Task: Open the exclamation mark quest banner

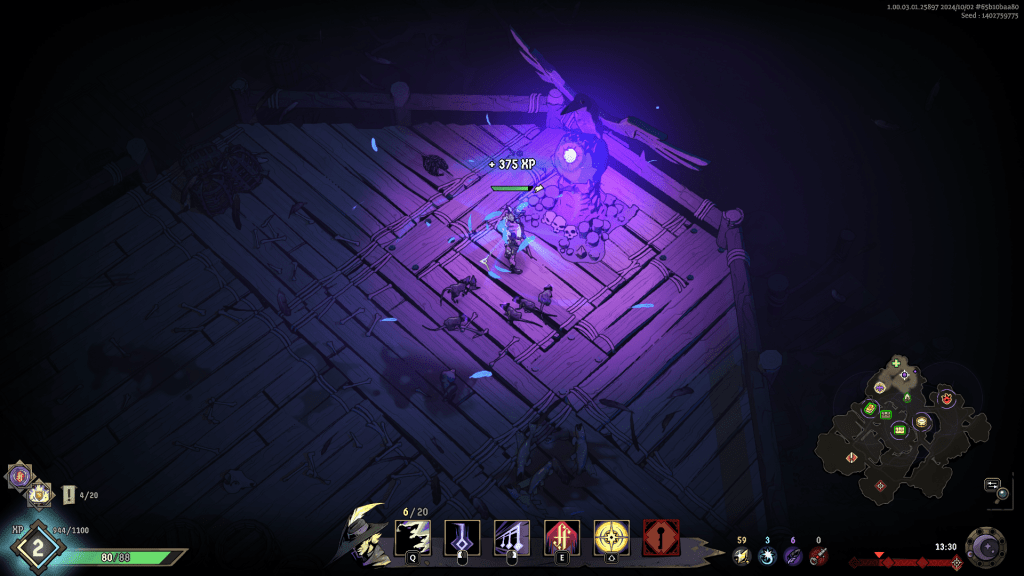Action: click(68, 494)
